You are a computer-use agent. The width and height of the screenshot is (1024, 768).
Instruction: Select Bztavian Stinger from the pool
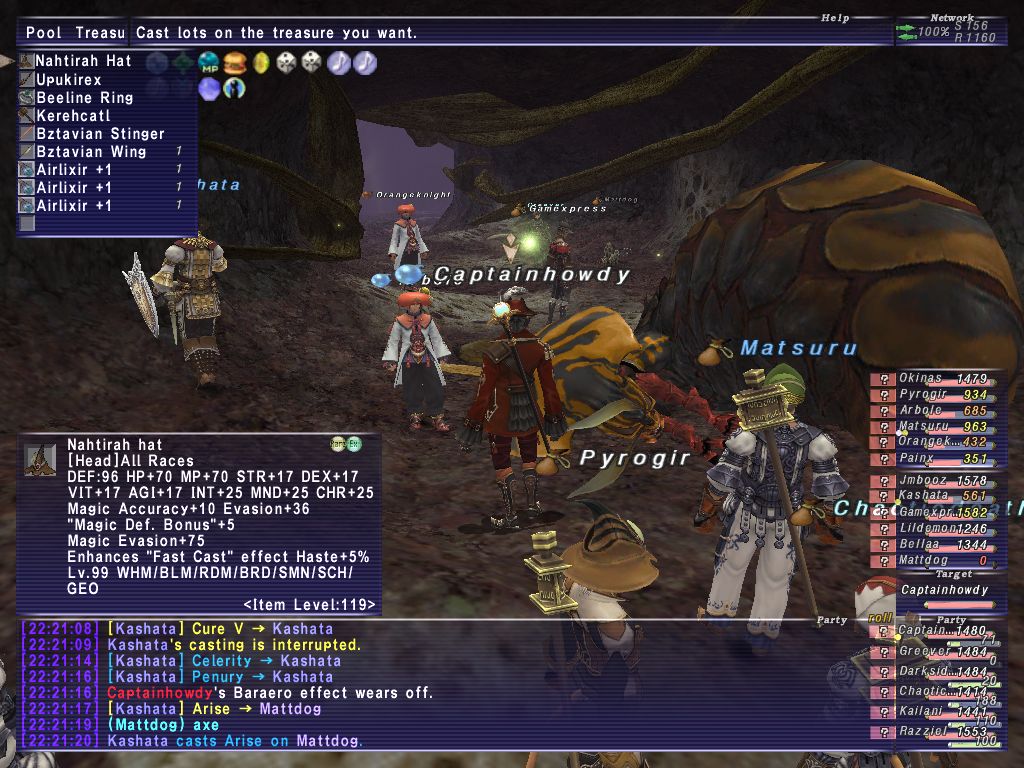click(100, 133)
